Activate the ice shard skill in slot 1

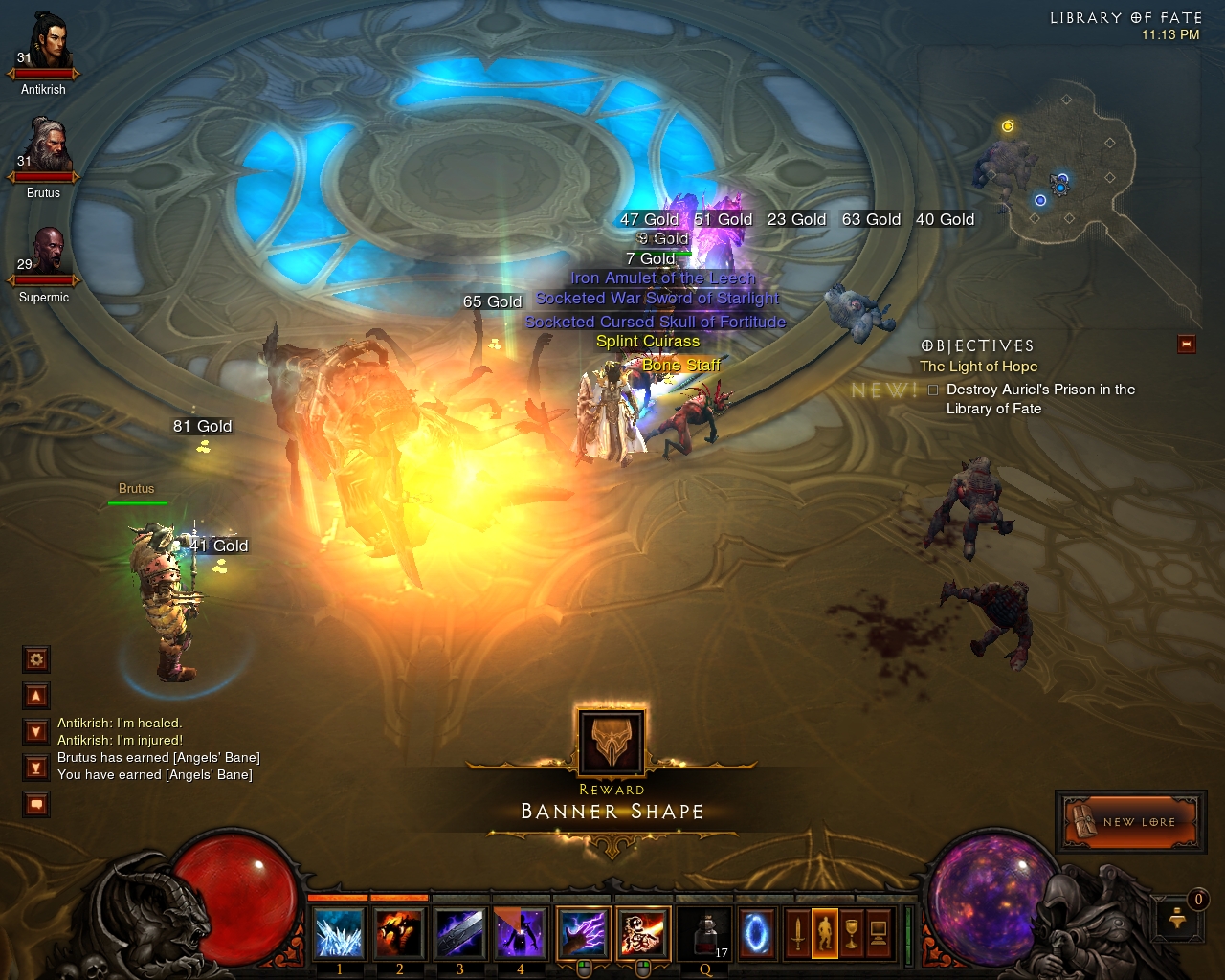[340, 933]
